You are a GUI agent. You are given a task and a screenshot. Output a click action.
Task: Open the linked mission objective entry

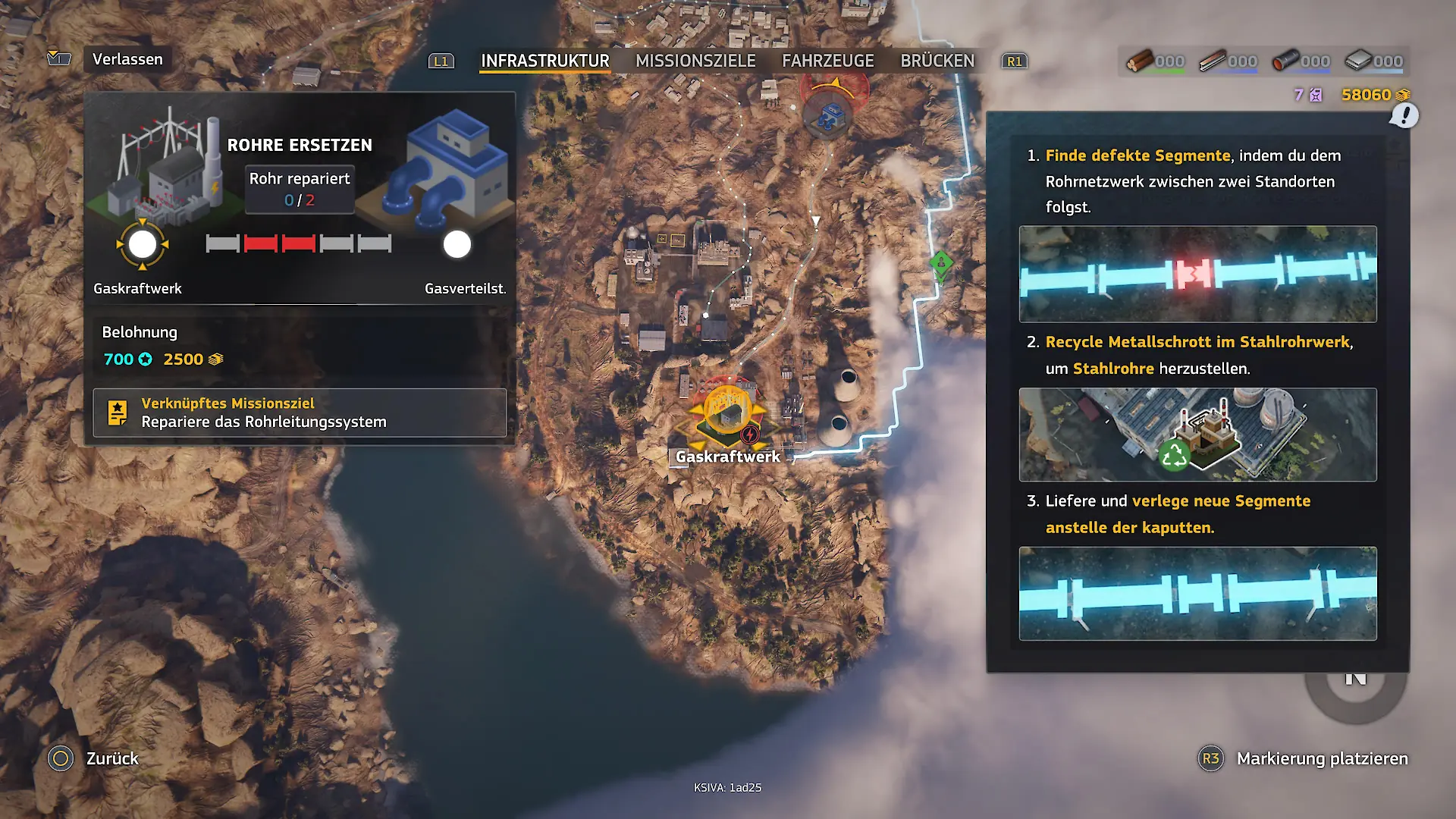pos(300,413)
